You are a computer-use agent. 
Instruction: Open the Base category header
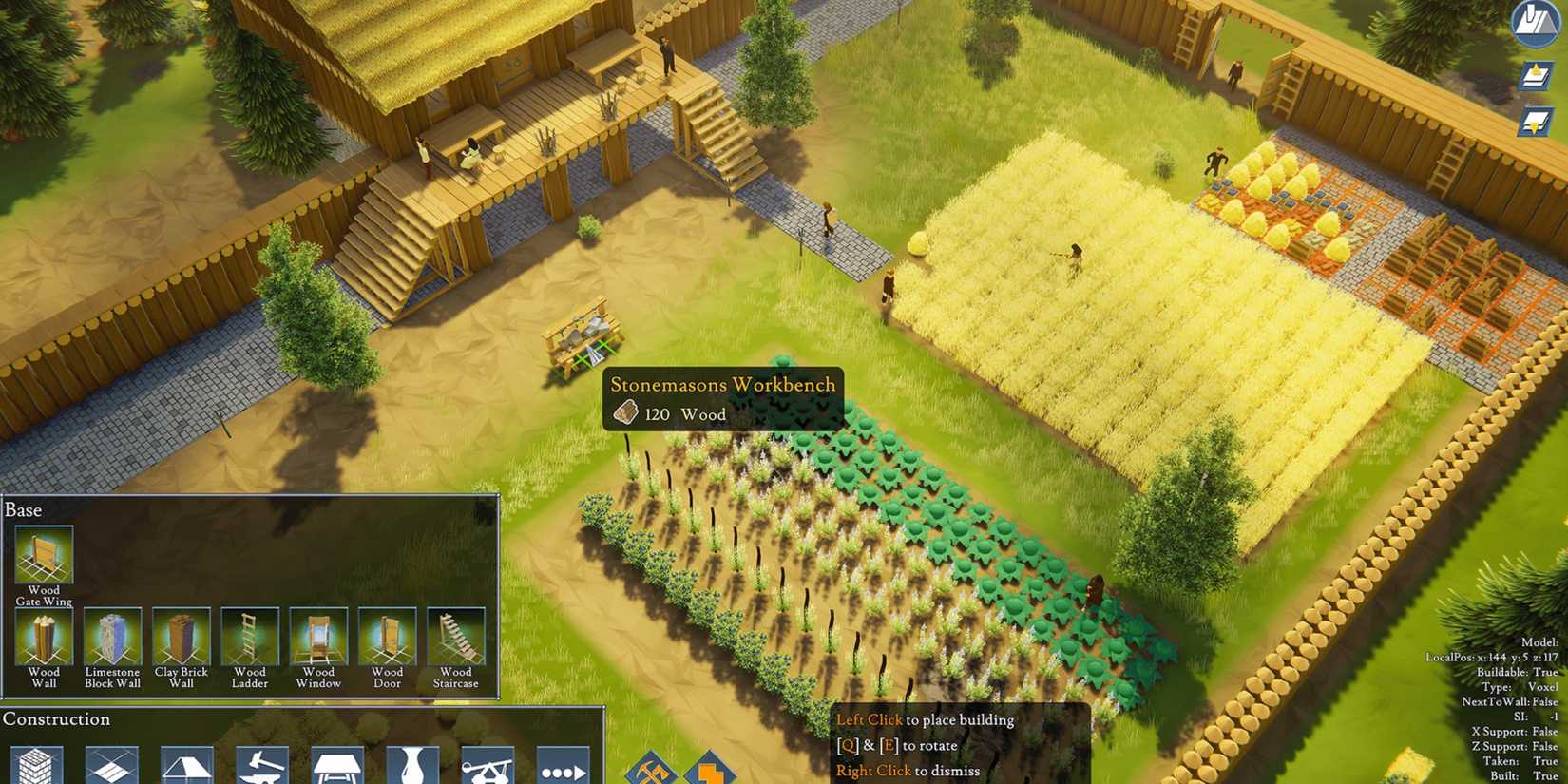tap(23, 510)
